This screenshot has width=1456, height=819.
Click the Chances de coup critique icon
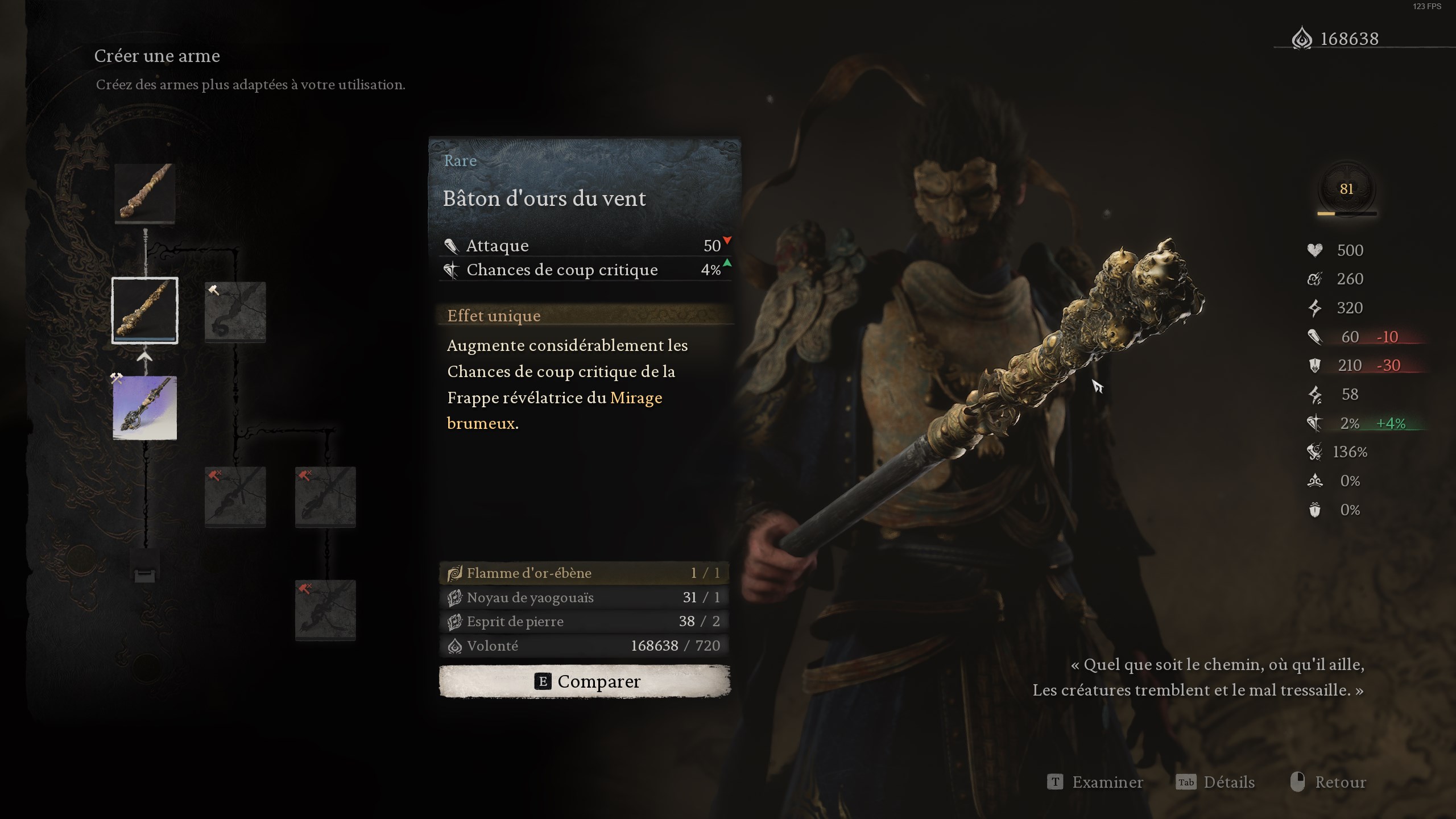pyautogui.click(x=451, y=270)
